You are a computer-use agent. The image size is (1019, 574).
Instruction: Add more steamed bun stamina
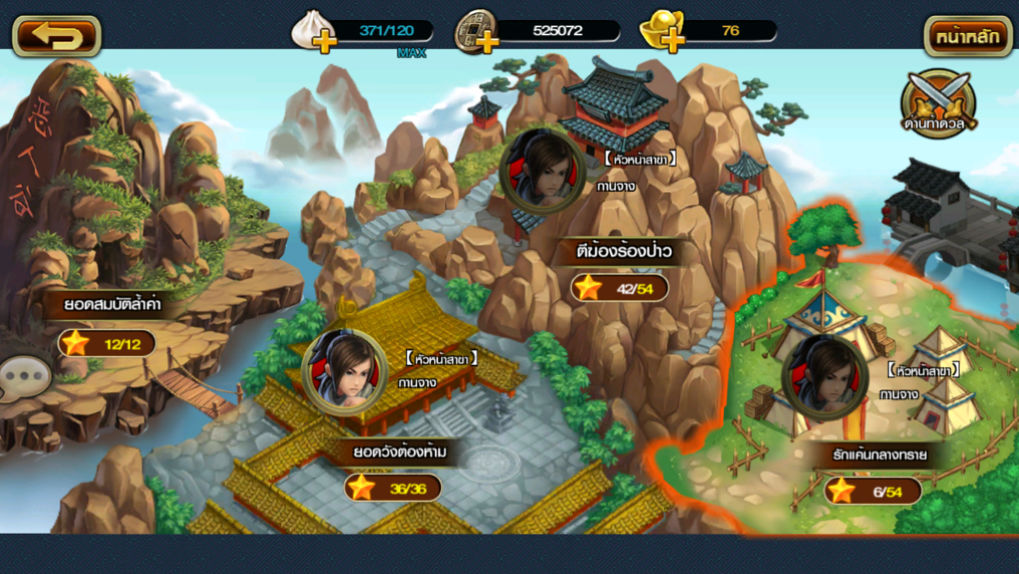coord(323,41)
